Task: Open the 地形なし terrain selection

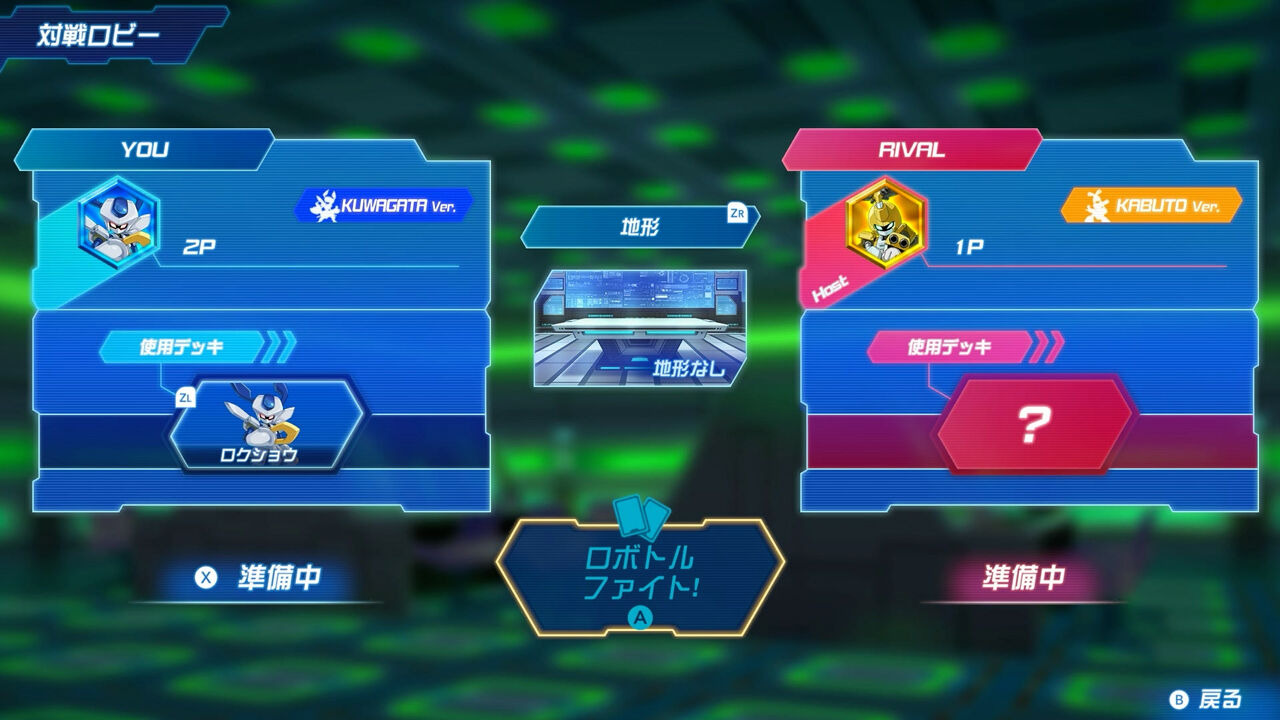Action: pos(638,320)
